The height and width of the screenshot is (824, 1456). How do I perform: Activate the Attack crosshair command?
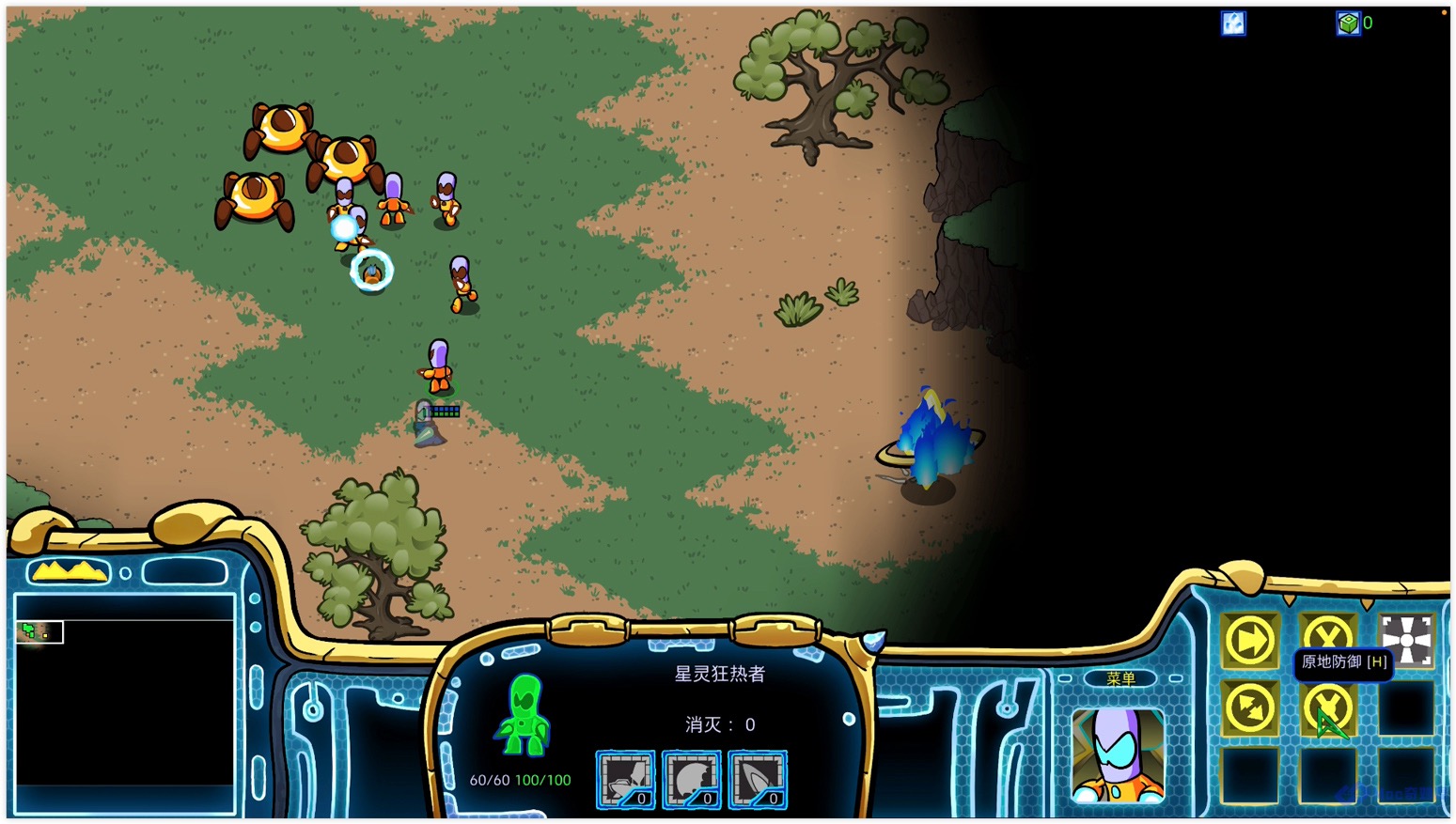[1406, 642]
